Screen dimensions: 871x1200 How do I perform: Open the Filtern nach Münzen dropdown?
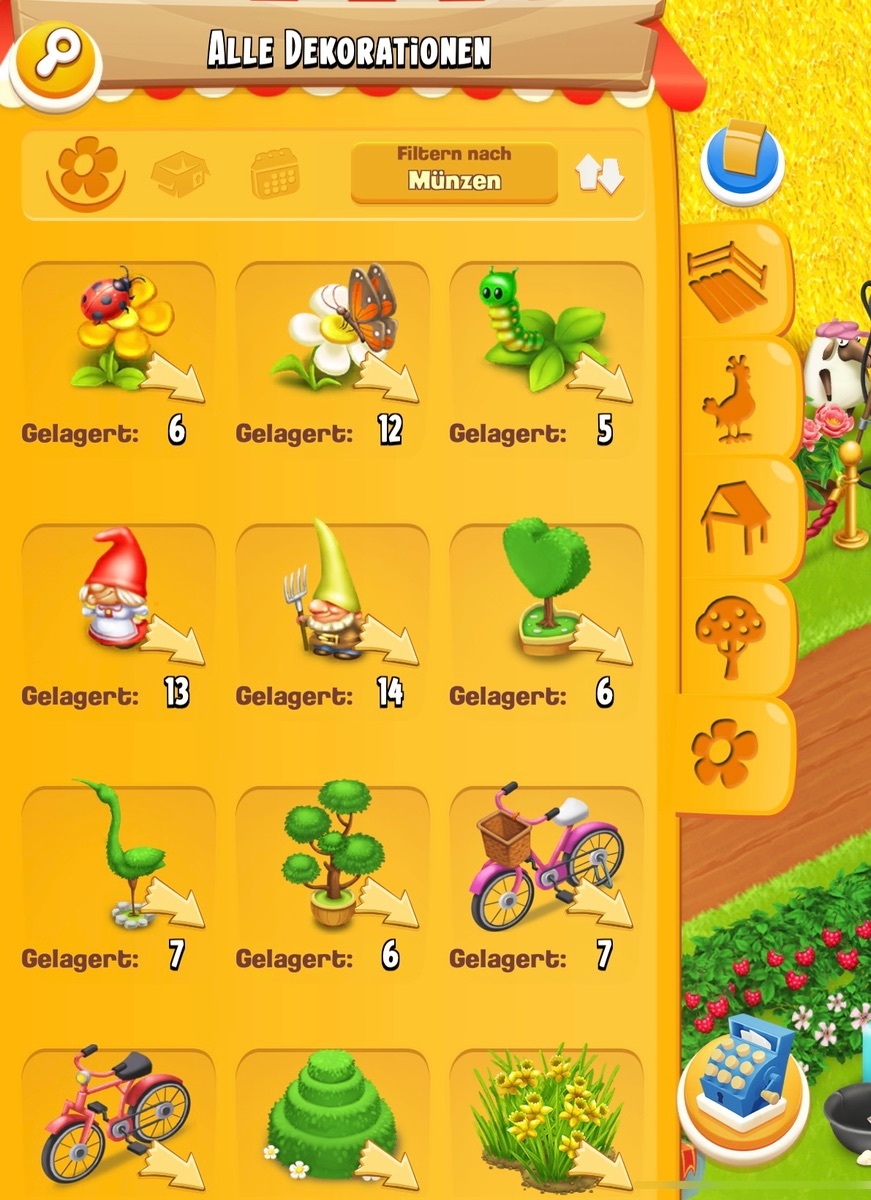[454, 172]
